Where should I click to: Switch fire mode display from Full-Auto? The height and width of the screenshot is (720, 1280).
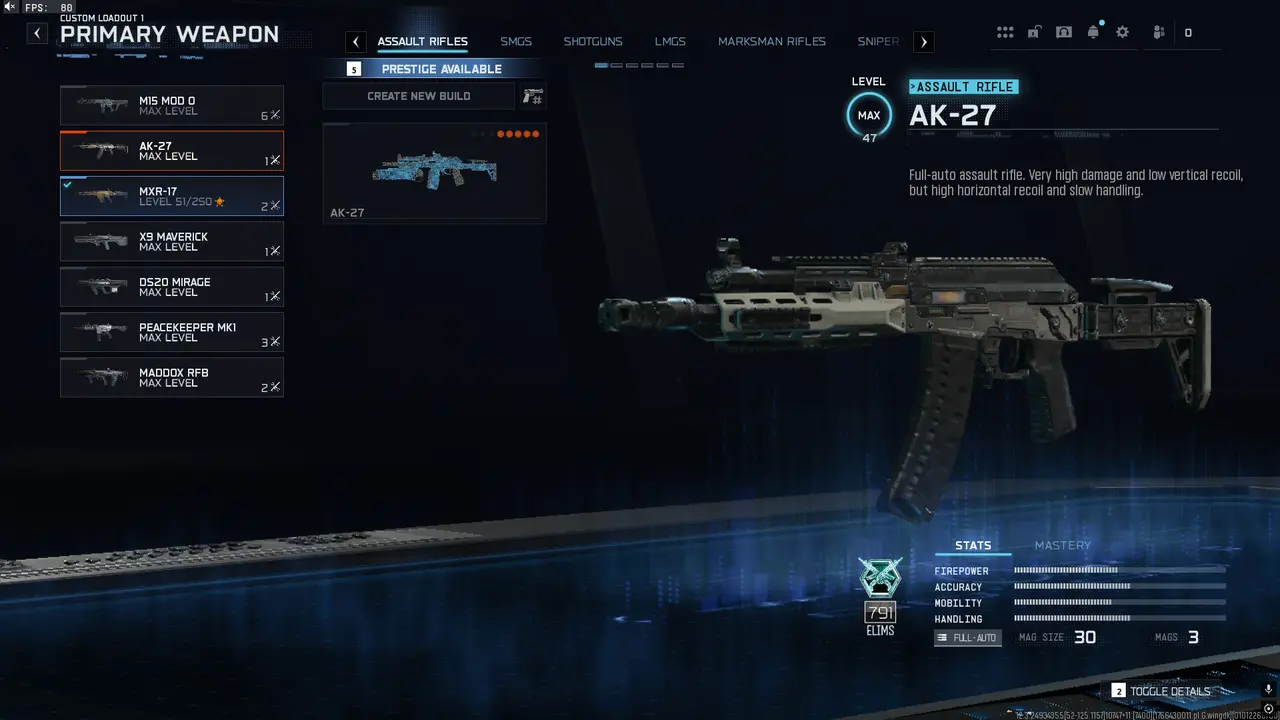967,637
